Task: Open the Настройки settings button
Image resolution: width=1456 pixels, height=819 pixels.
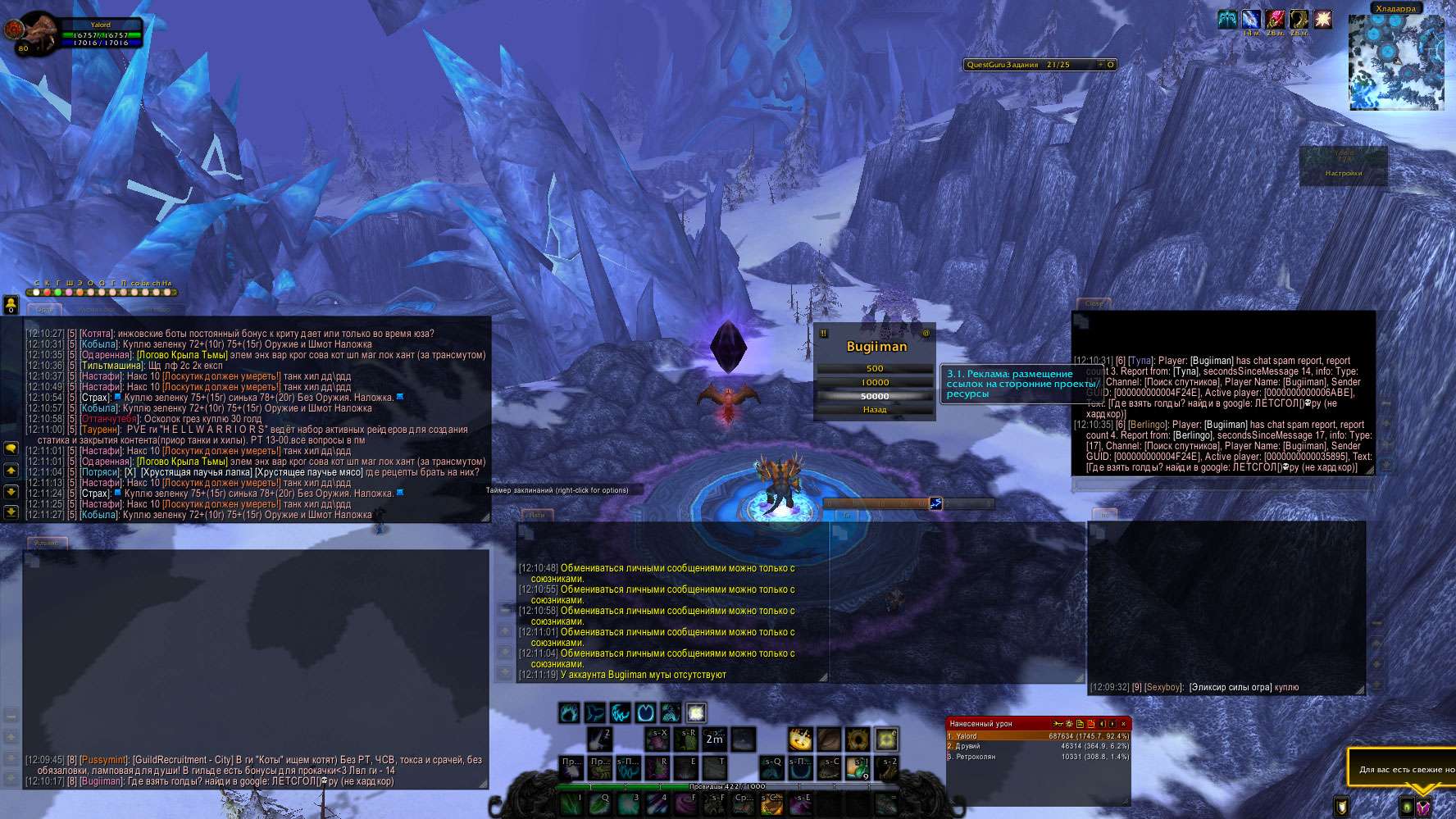Action: click(1343, 173)
